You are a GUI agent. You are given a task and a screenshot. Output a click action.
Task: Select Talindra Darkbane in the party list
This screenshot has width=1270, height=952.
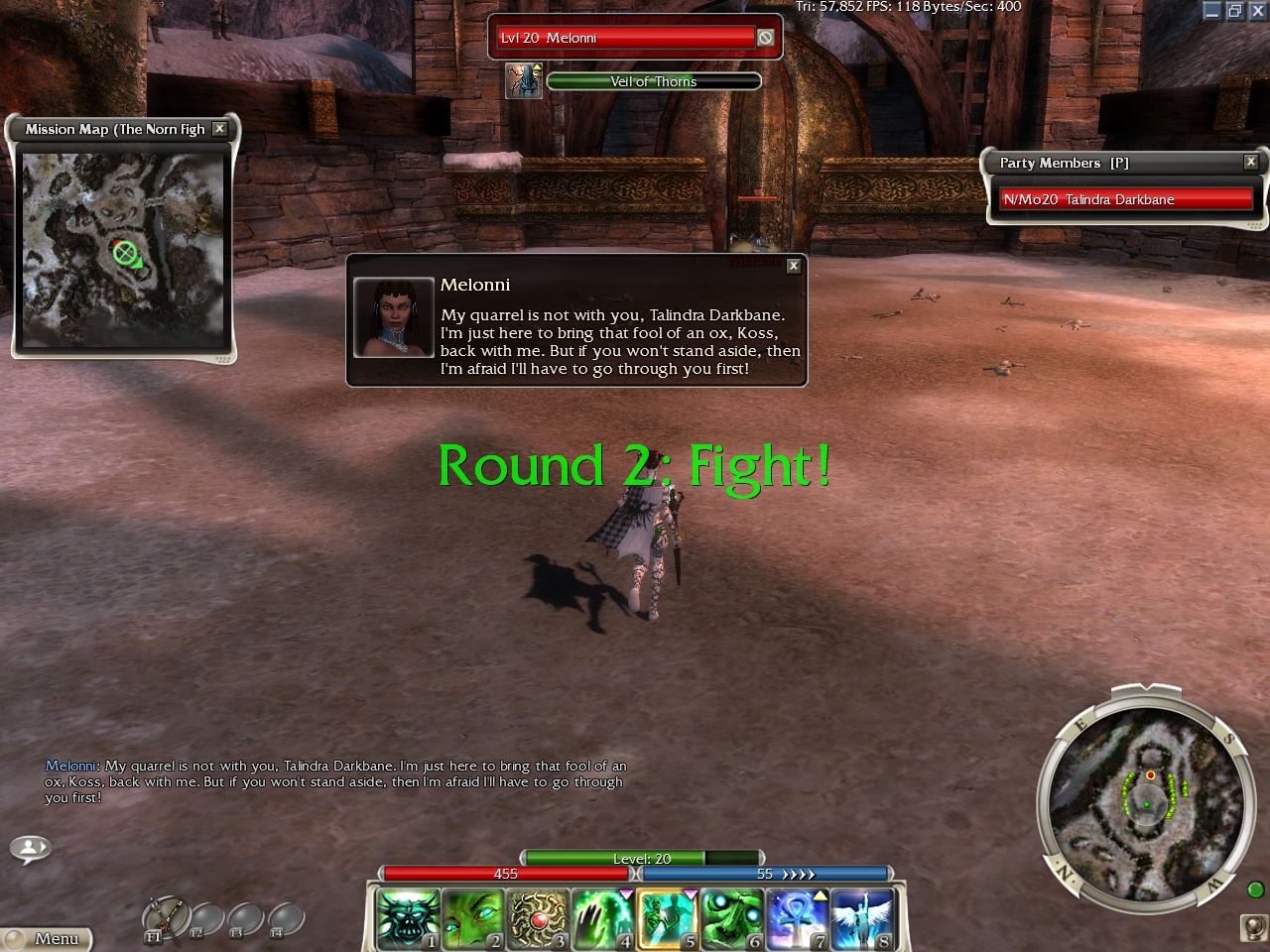coord(1125,199)
